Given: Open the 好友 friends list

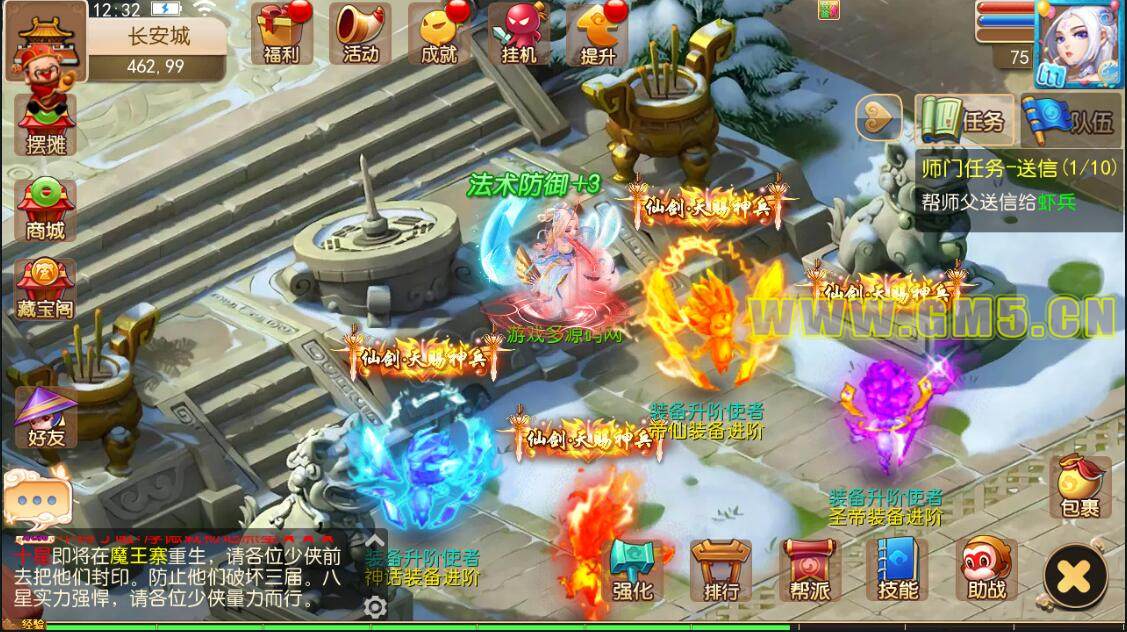Looking at the screenshot, I should coord(46,418).
